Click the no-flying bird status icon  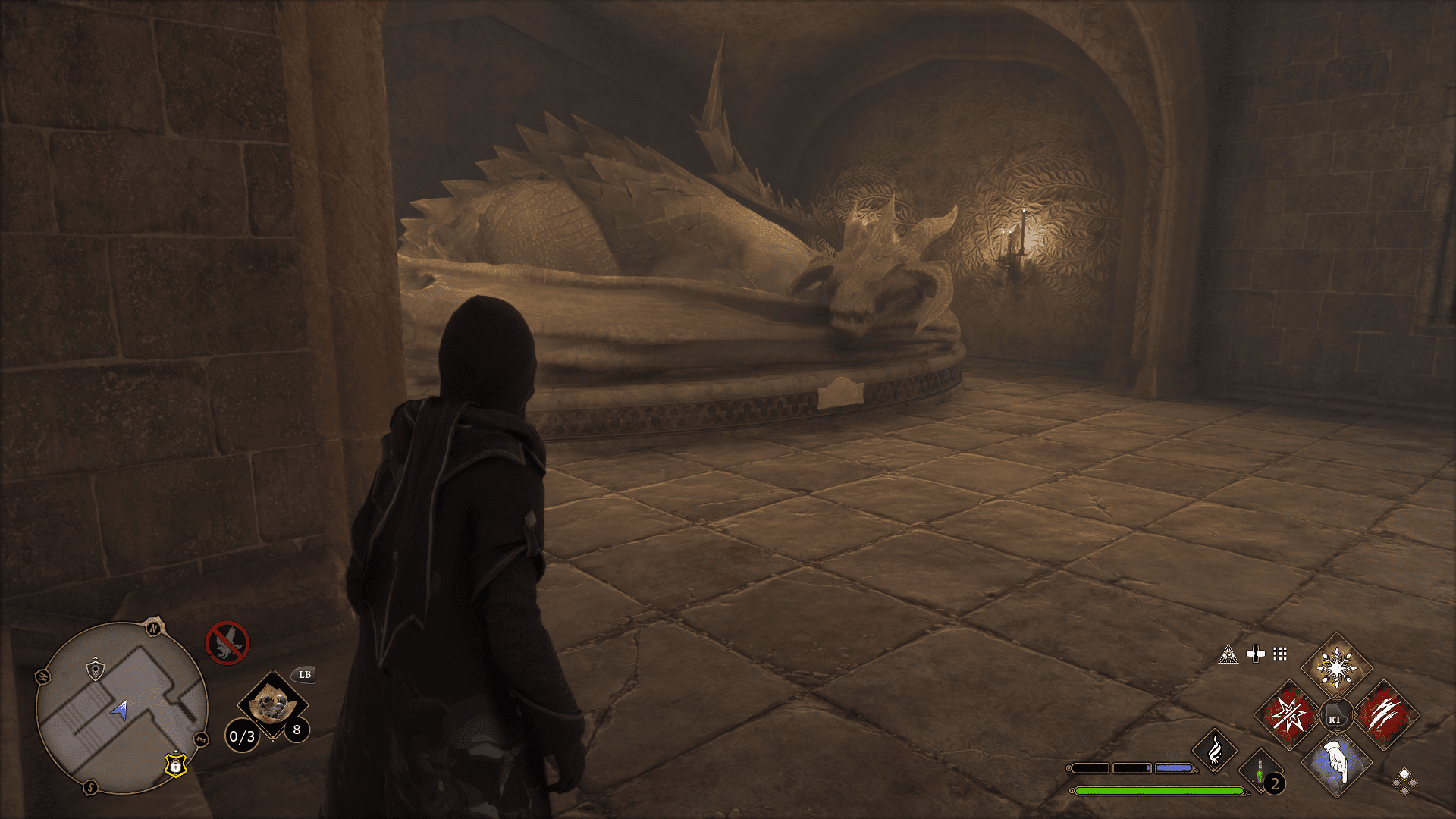(227, 642)
